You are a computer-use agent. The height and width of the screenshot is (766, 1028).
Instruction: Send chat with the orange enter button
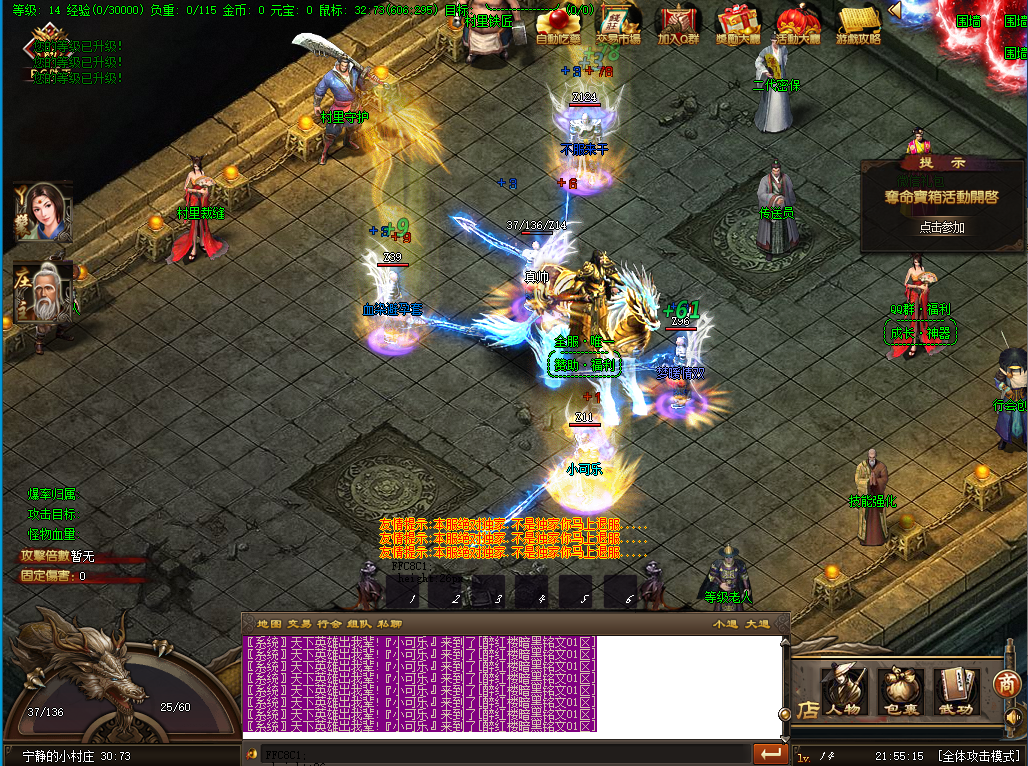[x=769, y=753]
